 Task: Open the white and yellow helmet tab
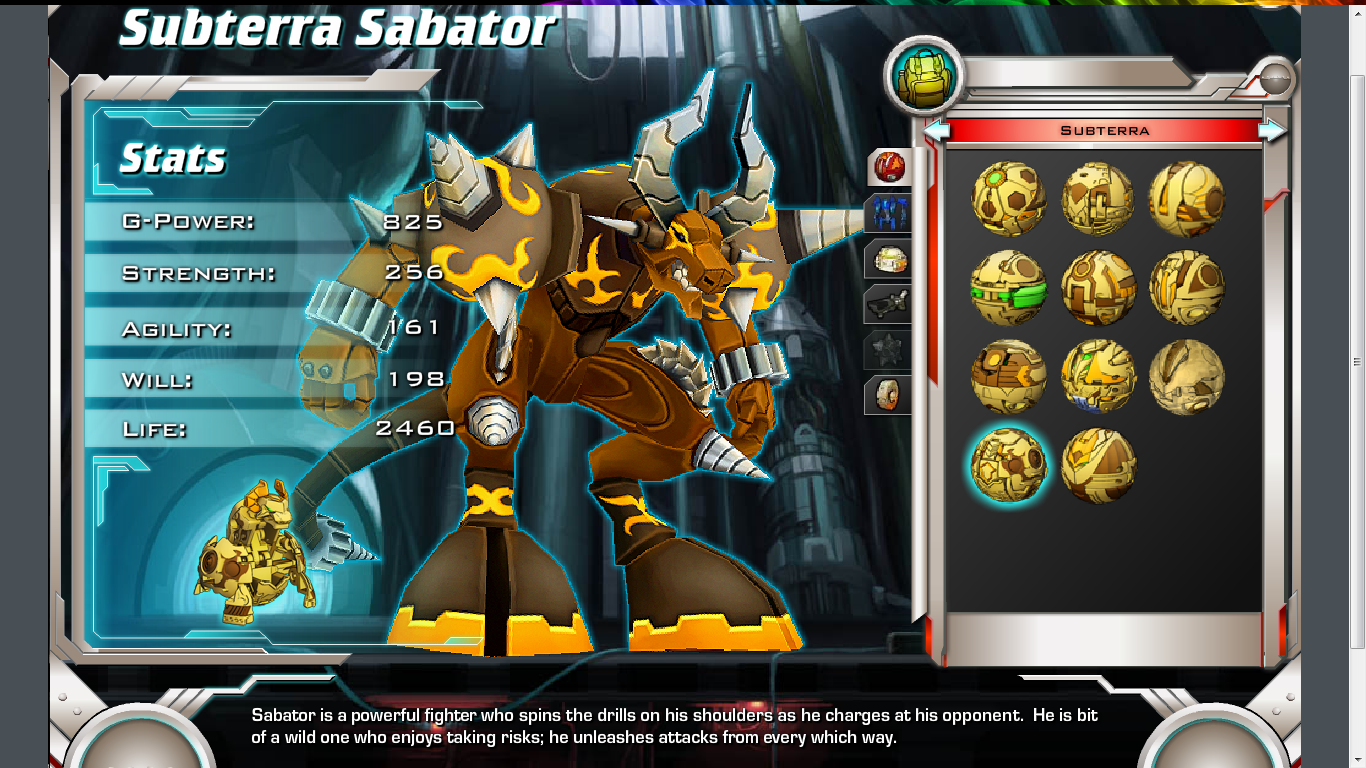(x=888, y=260)
